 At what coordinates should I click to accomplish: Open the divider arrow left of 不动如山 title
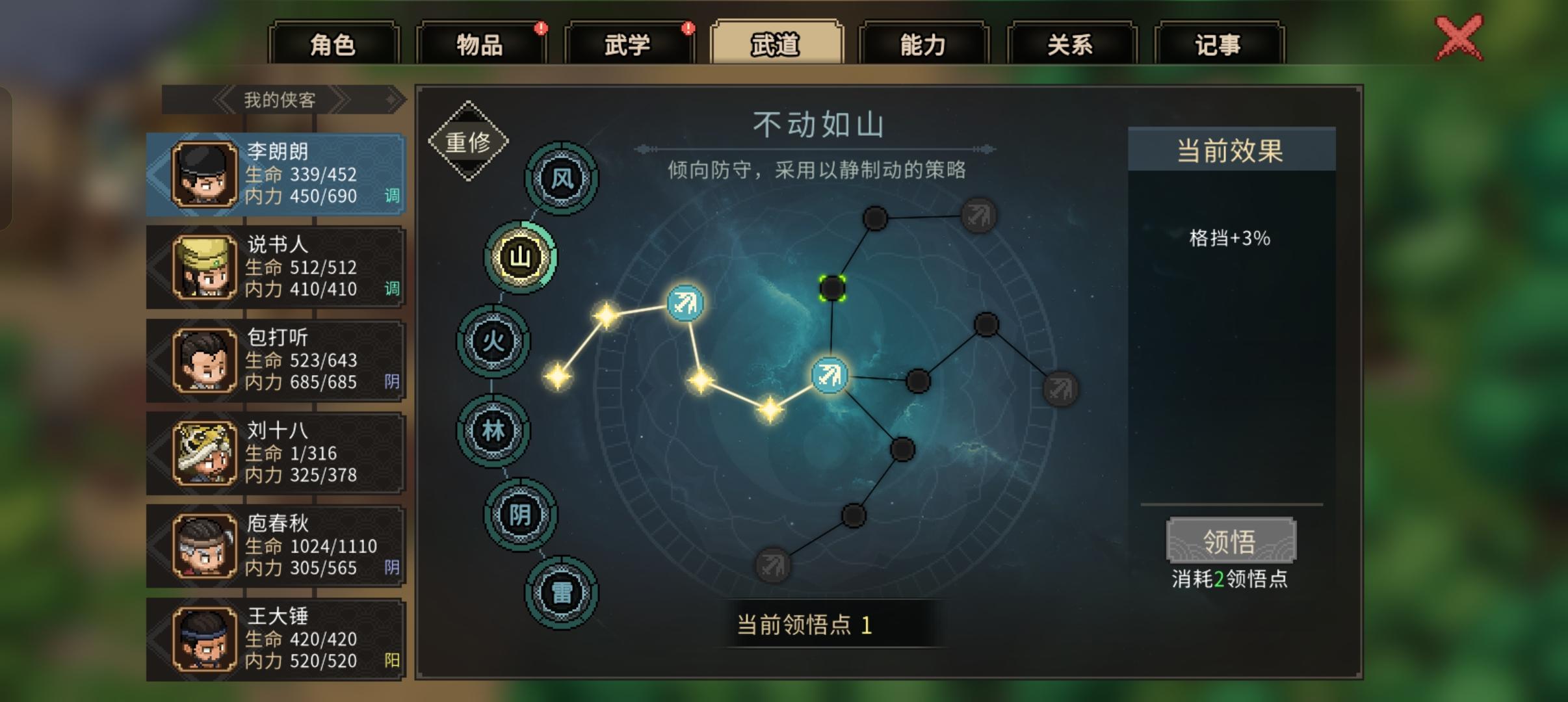[x=644, y=148]
